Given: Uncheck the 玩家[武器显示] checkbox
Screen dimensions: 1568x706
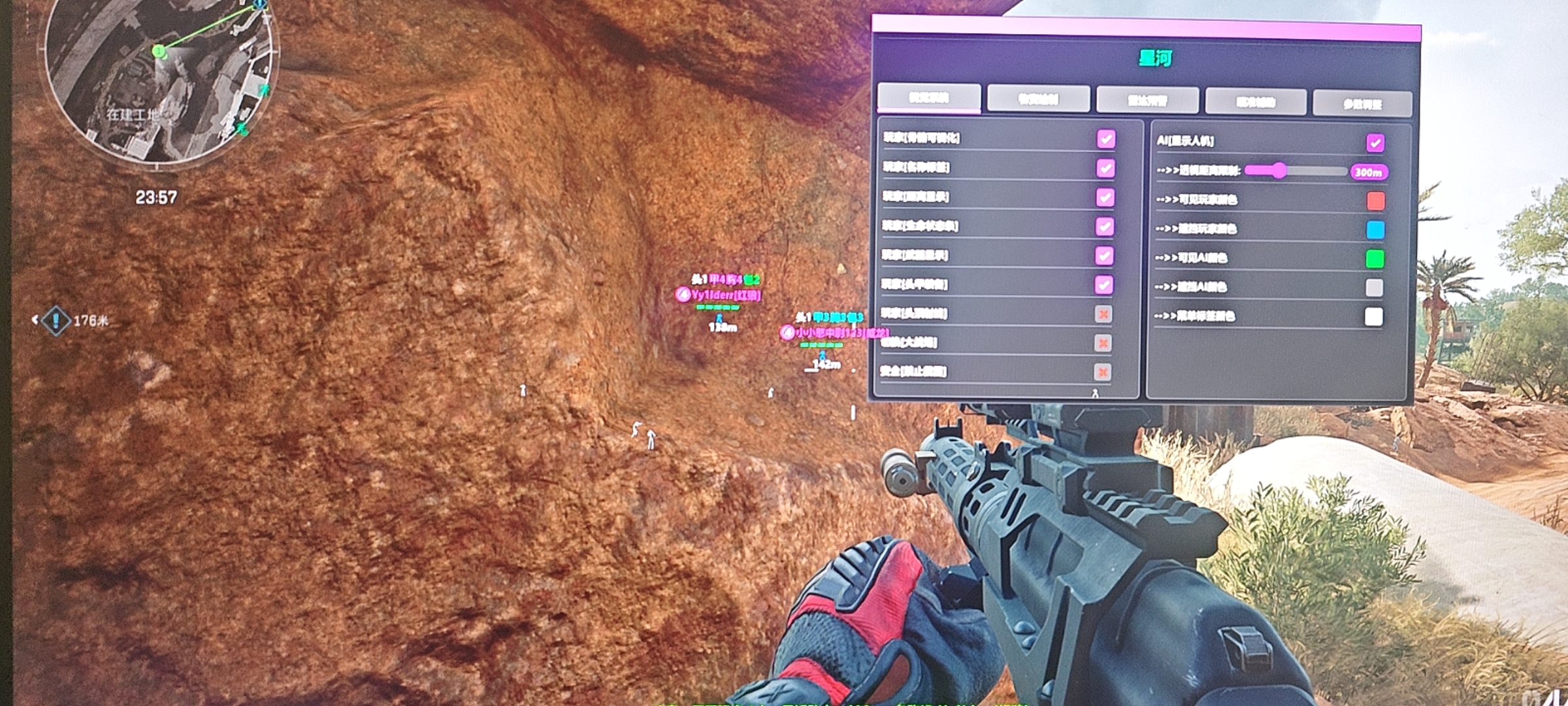Looking at the screenshot, I should pos(1104,256).
